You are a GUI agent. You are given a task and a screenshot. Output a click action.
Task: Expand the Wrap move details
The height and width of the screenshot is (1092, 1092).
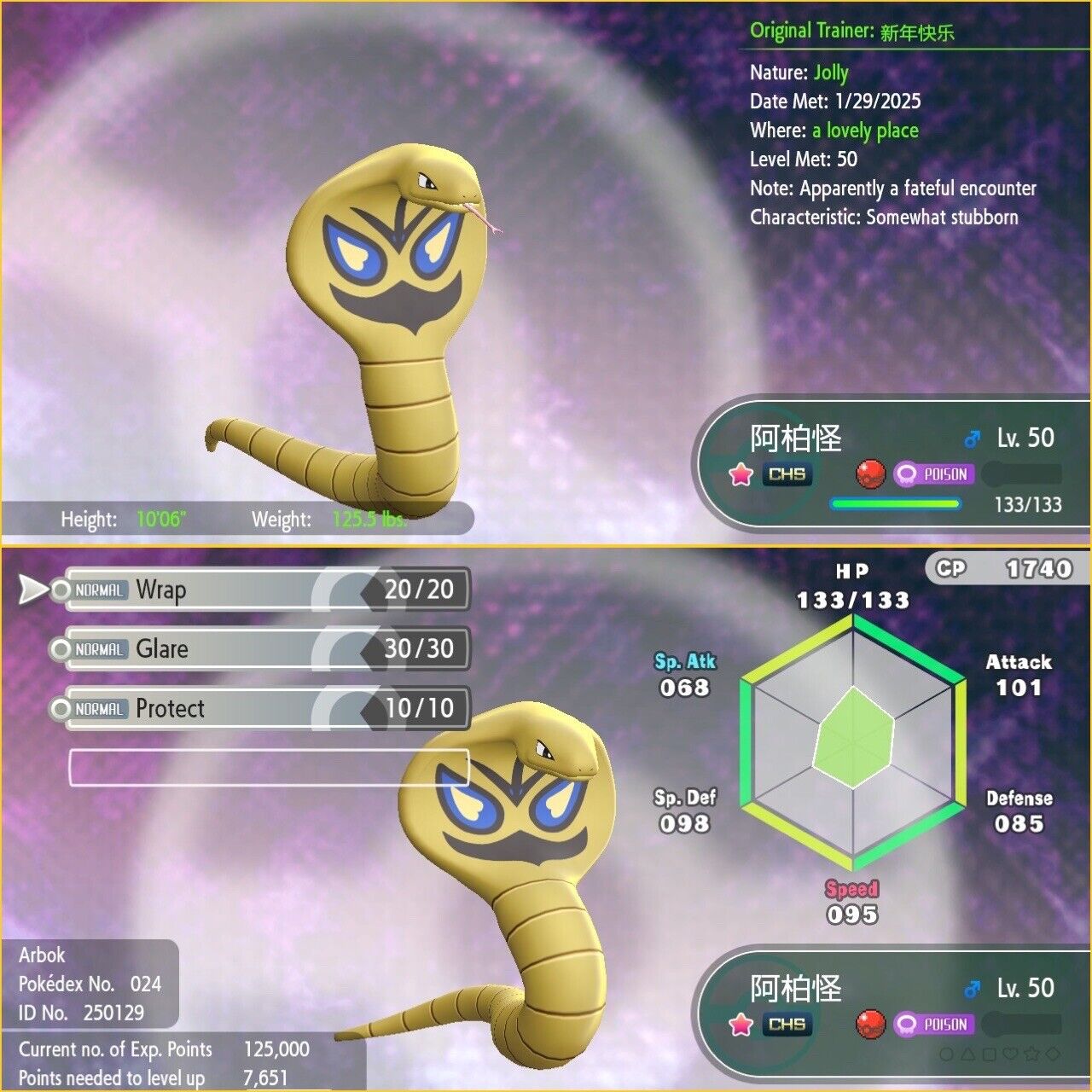tap(256, 590)
